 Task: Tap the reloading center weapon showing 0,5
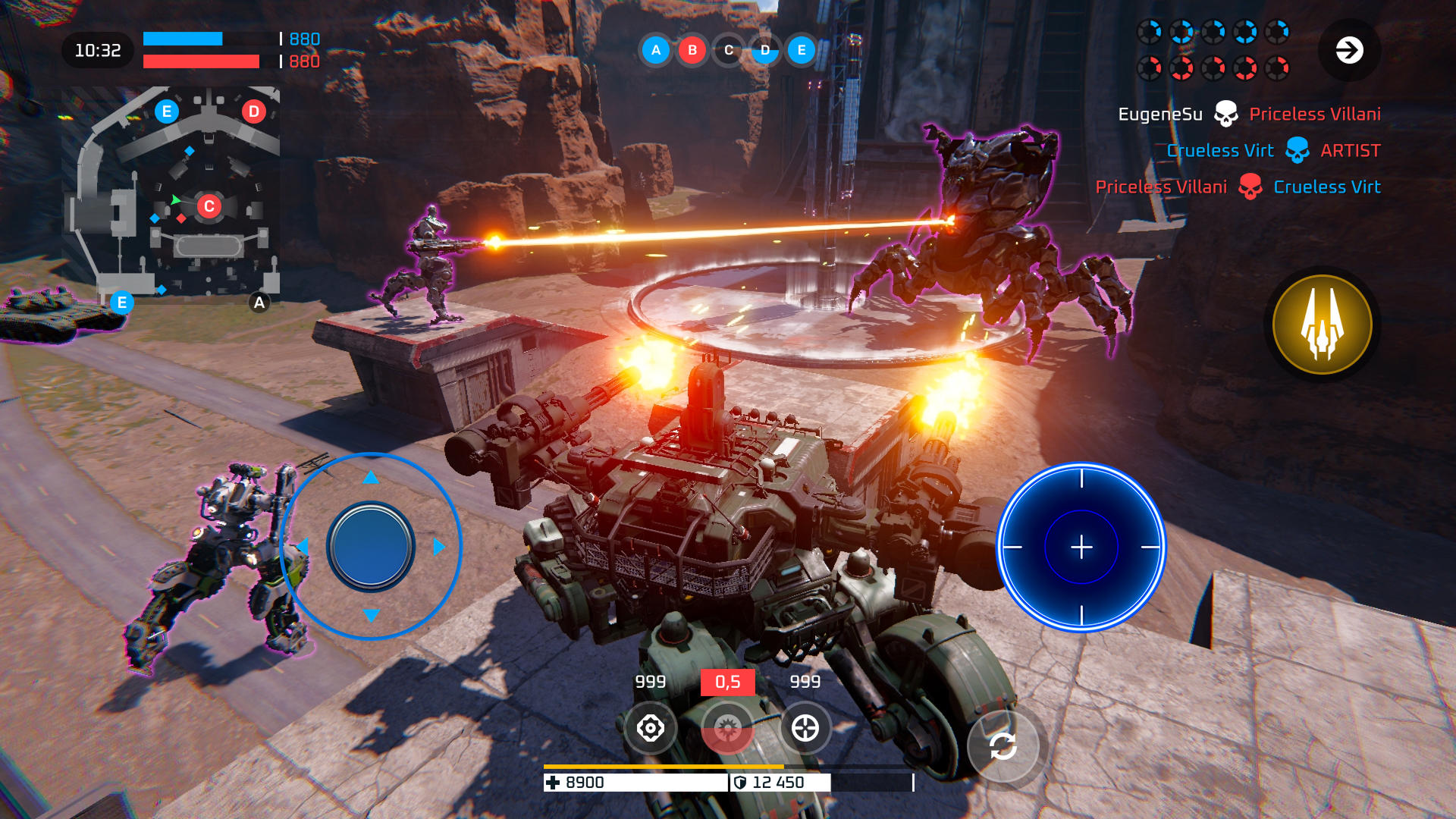tap(728, 727)
